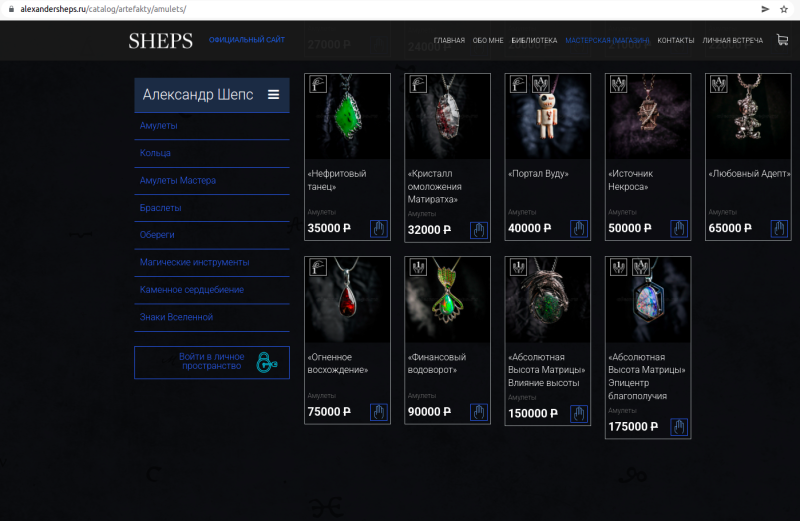Open the shopping cart icon

(x=784, y=40)
